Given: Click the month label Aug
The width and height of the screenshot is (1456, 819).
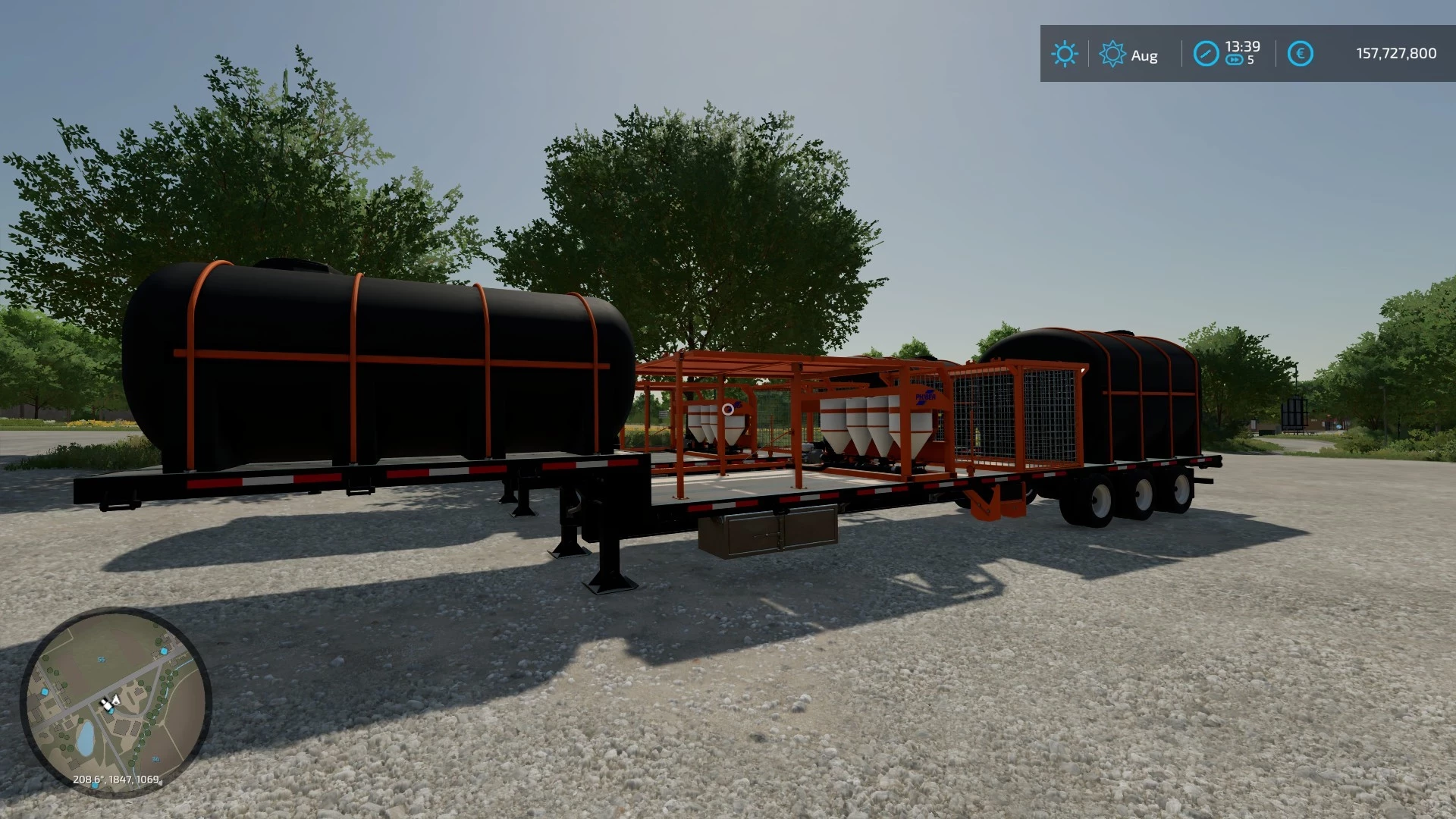Looking at the screenshot, I should click(x=1144, y=55).
